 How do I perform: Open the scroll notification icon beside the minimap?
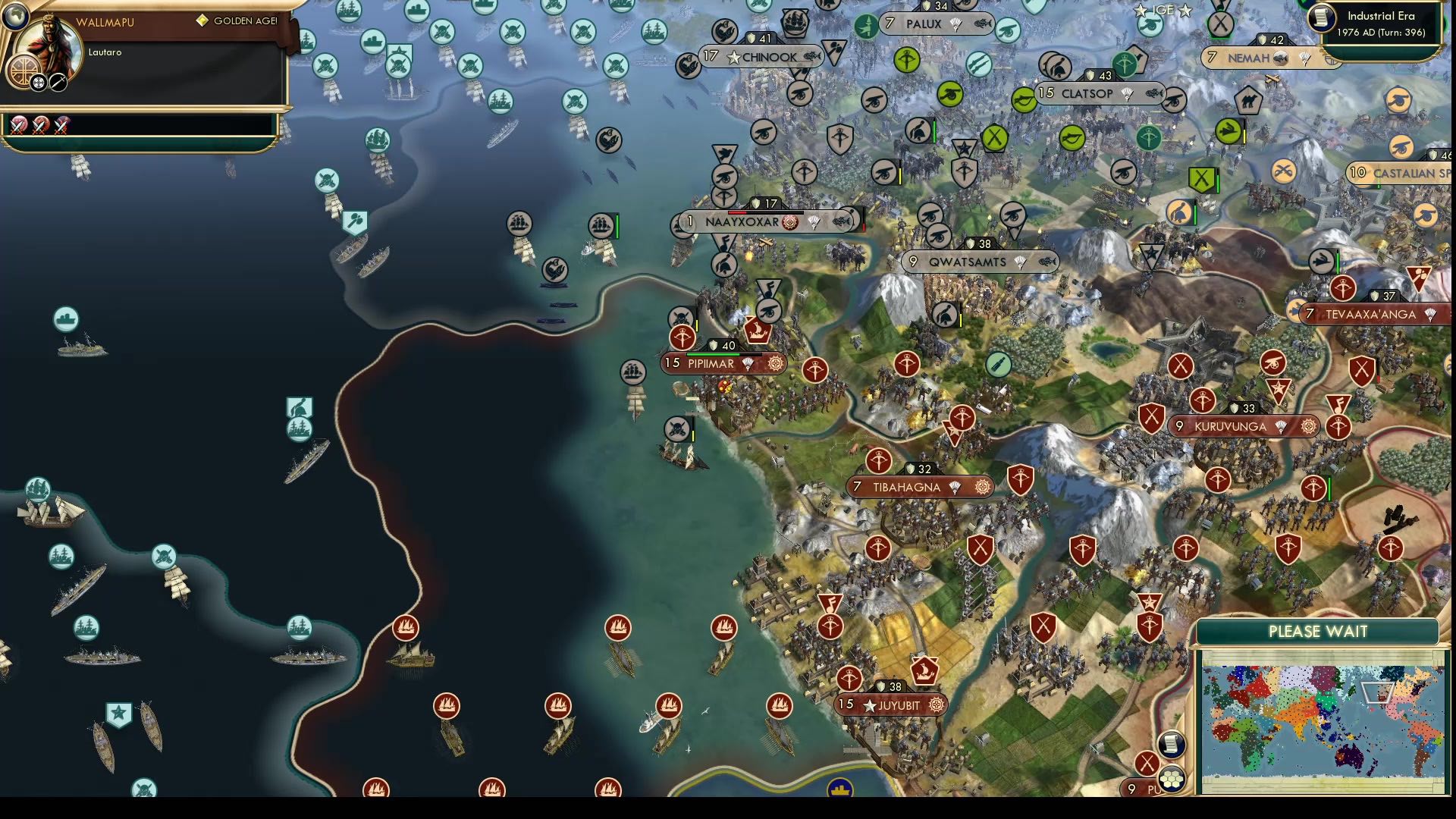click(1172, 744)
